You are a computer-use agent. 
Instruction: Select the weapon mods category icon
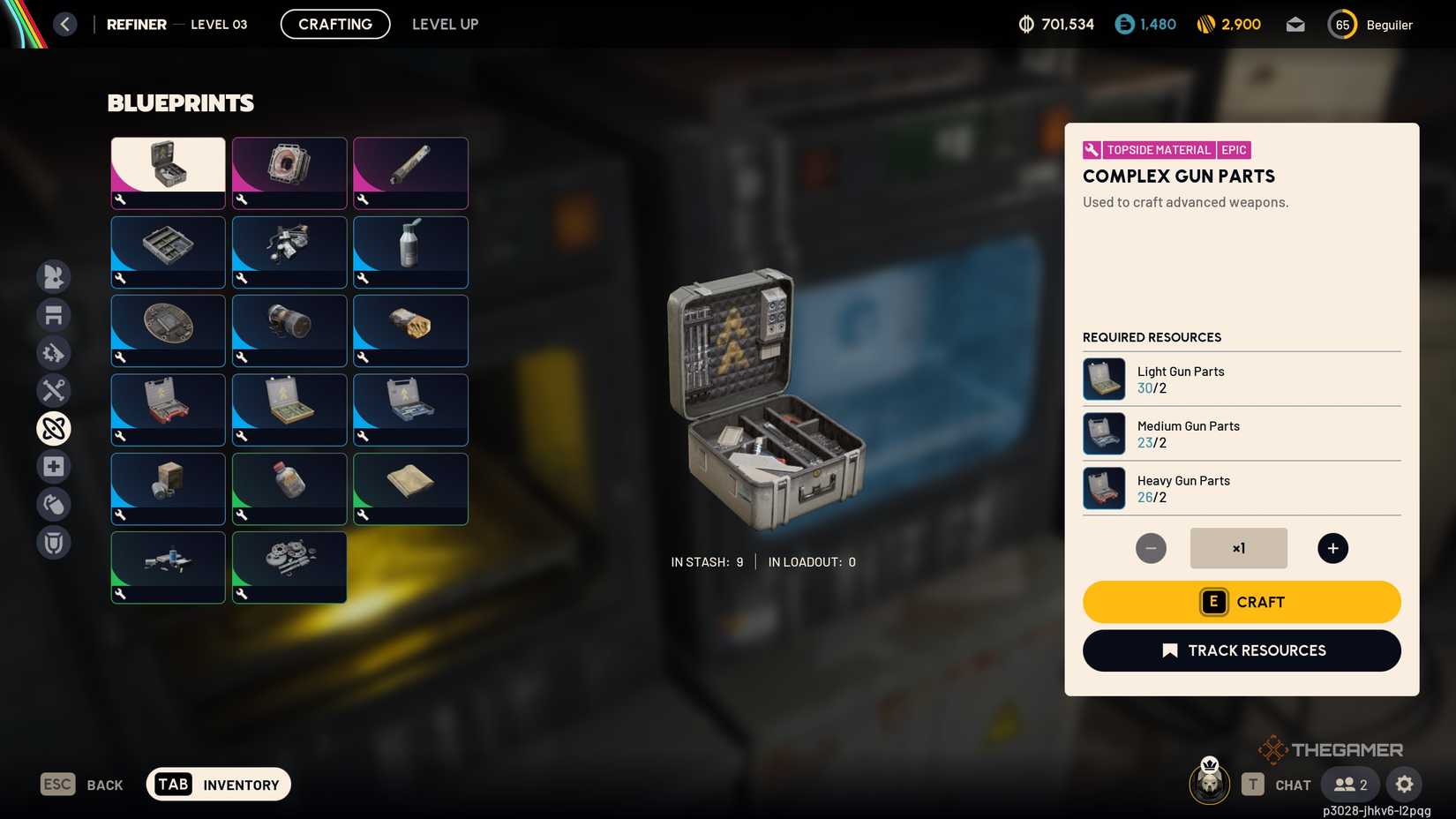(x=54, y=352)
